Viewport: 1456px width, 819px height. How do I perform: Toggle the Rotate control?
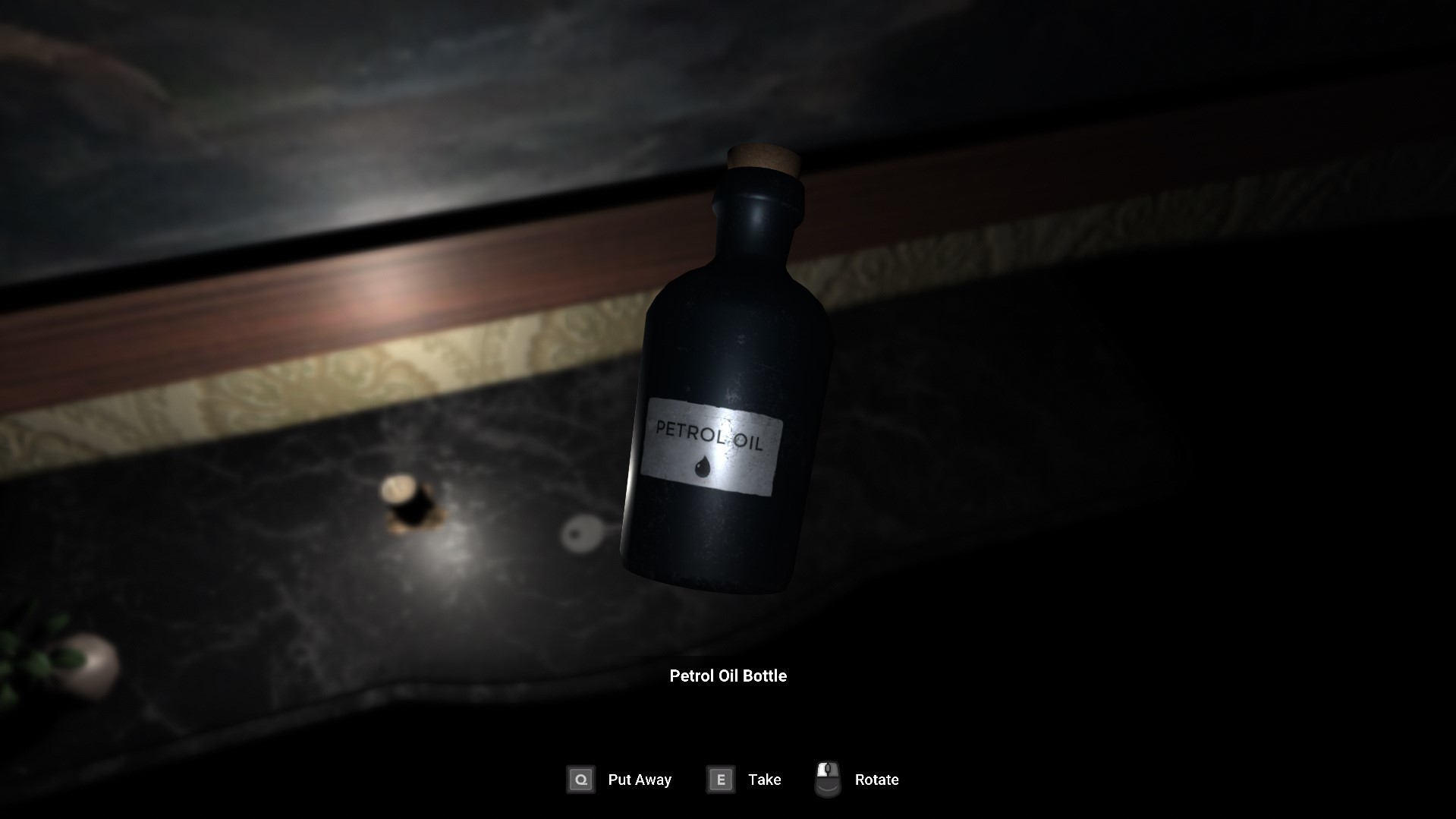pos(876,780)
